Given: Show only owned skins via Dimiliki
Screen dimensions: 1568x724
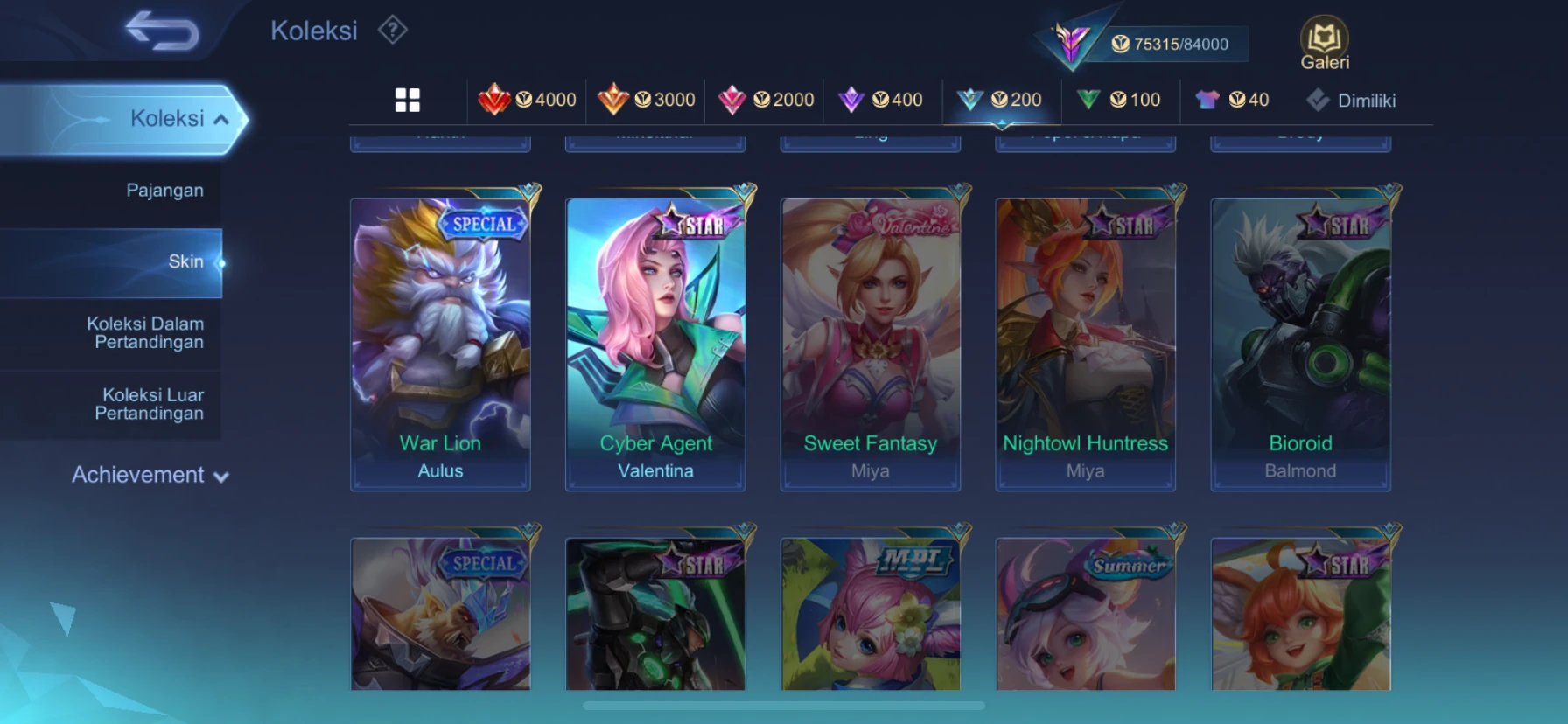Looking at the screenshot, I should tap(1352, 101).
